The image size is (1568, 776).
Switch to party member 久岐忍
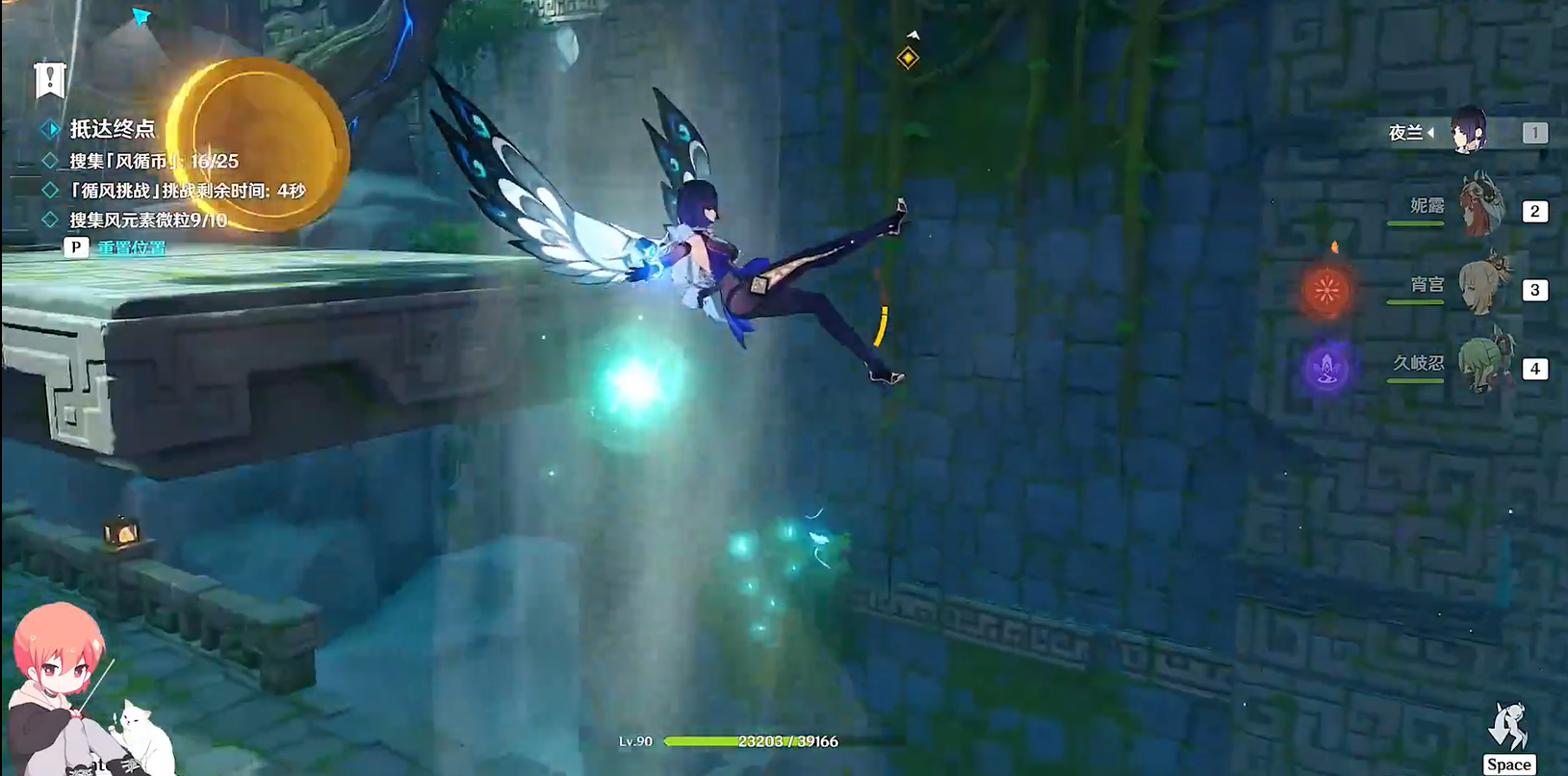[x=1480, y=366]
